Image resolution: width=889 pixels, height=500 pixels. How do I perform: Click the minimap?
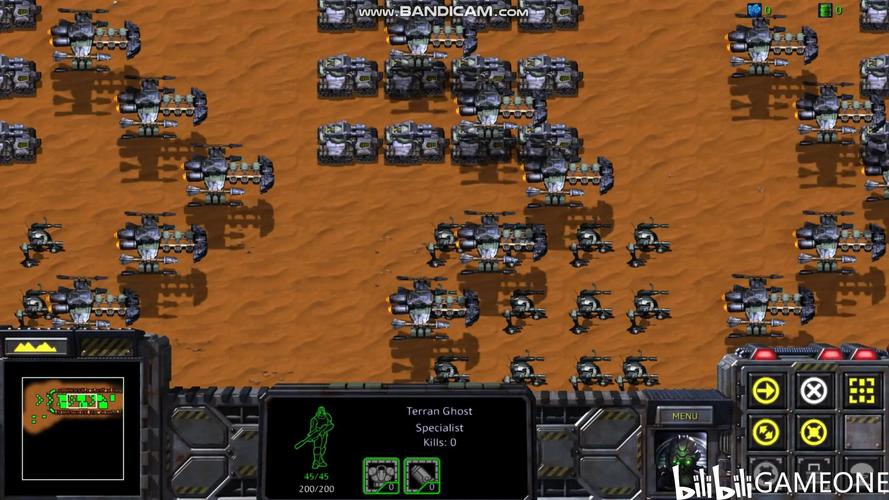pos(72,427)
